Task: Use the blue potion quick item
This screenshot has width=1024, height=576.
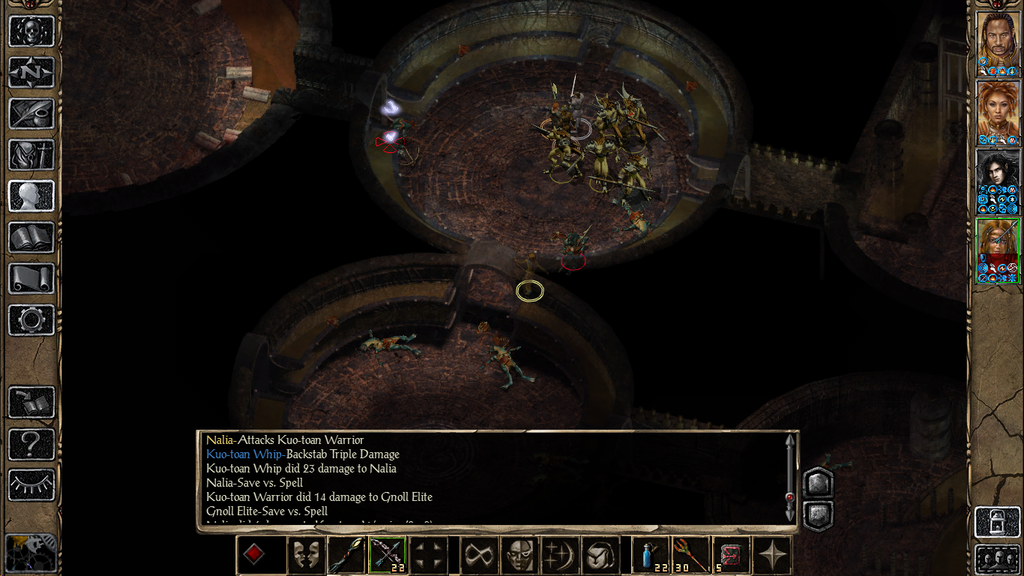Action: click(x=651, y=555)
